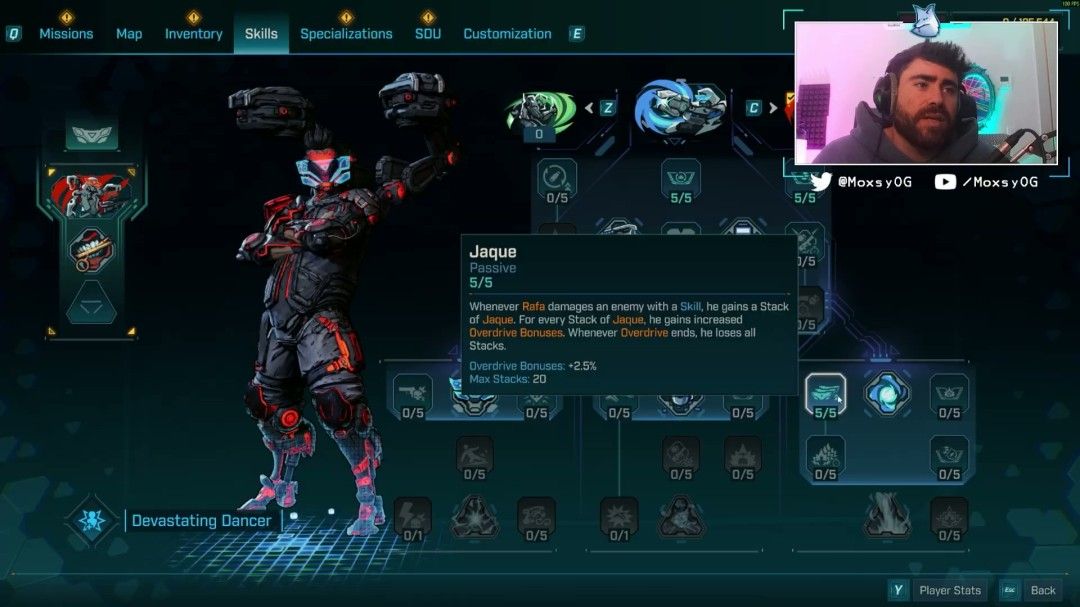
Task: Switch to the Map tab
Action: [x=129, y=34]
